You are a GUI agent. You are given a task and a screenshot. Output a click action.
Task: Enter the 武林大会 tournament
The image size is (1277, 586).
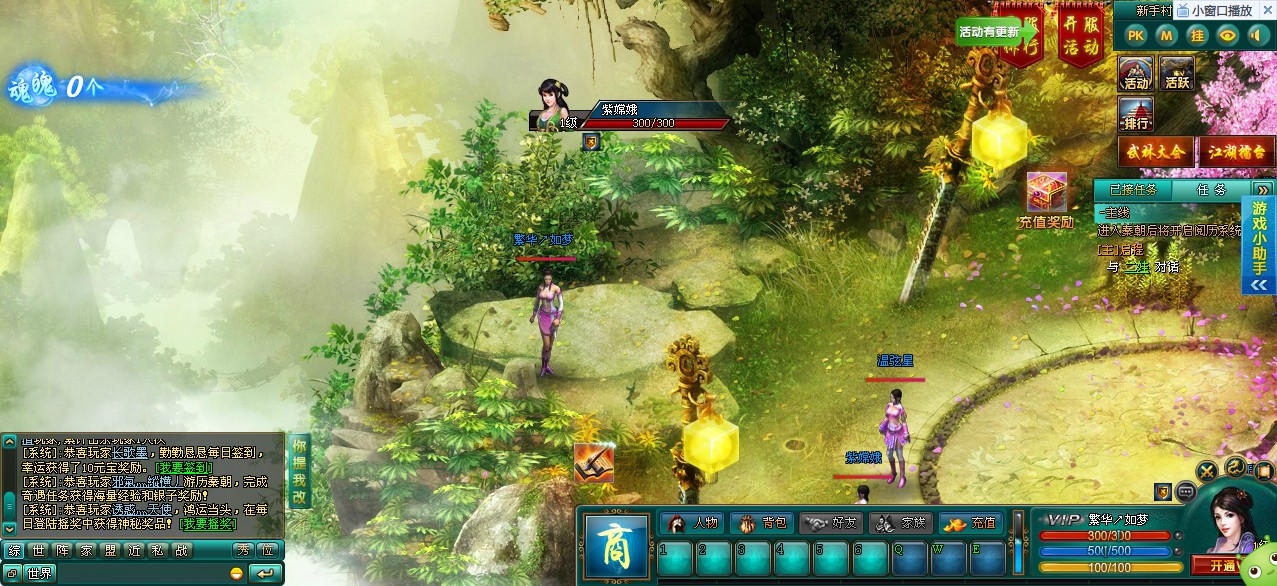tap(1156, 152)
